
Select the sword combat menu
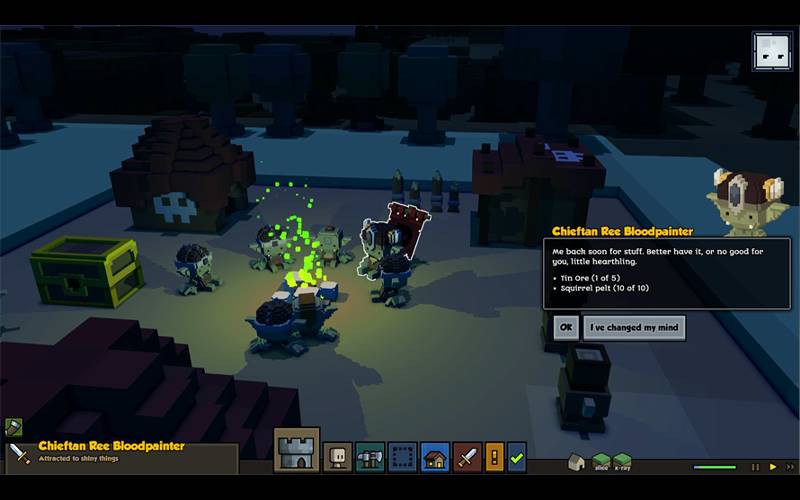[467, 456]
